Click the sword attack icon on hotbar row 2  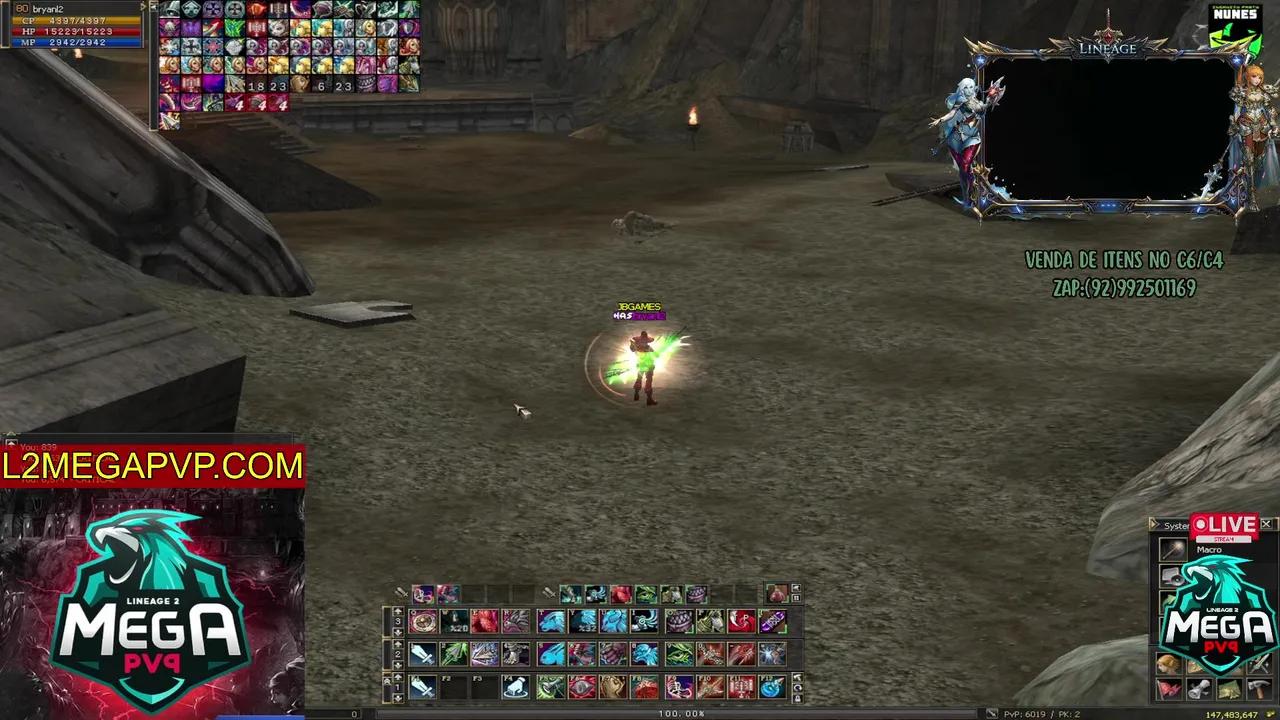click(421, 654)
